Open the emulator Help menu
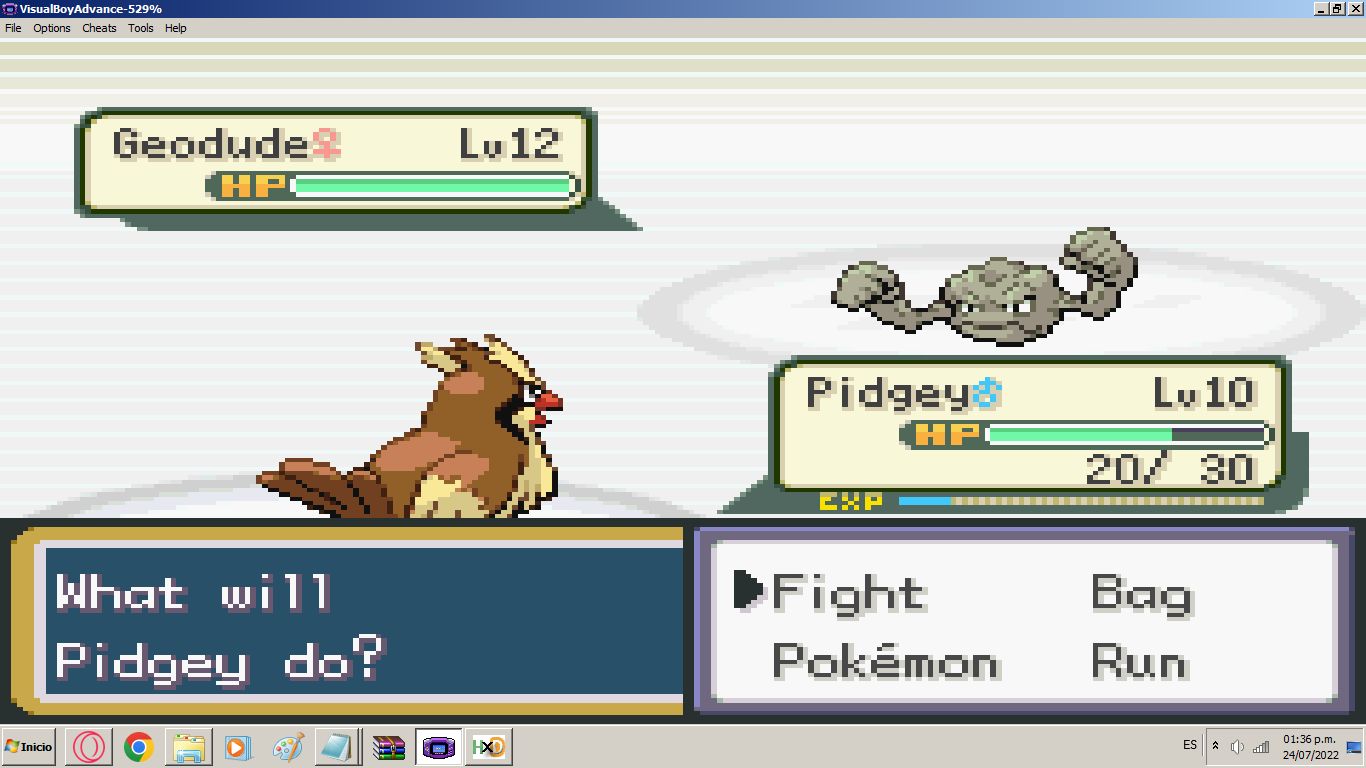Image resolution: width=1366 pixels, height=768 pixels. [x=176, y=28]
